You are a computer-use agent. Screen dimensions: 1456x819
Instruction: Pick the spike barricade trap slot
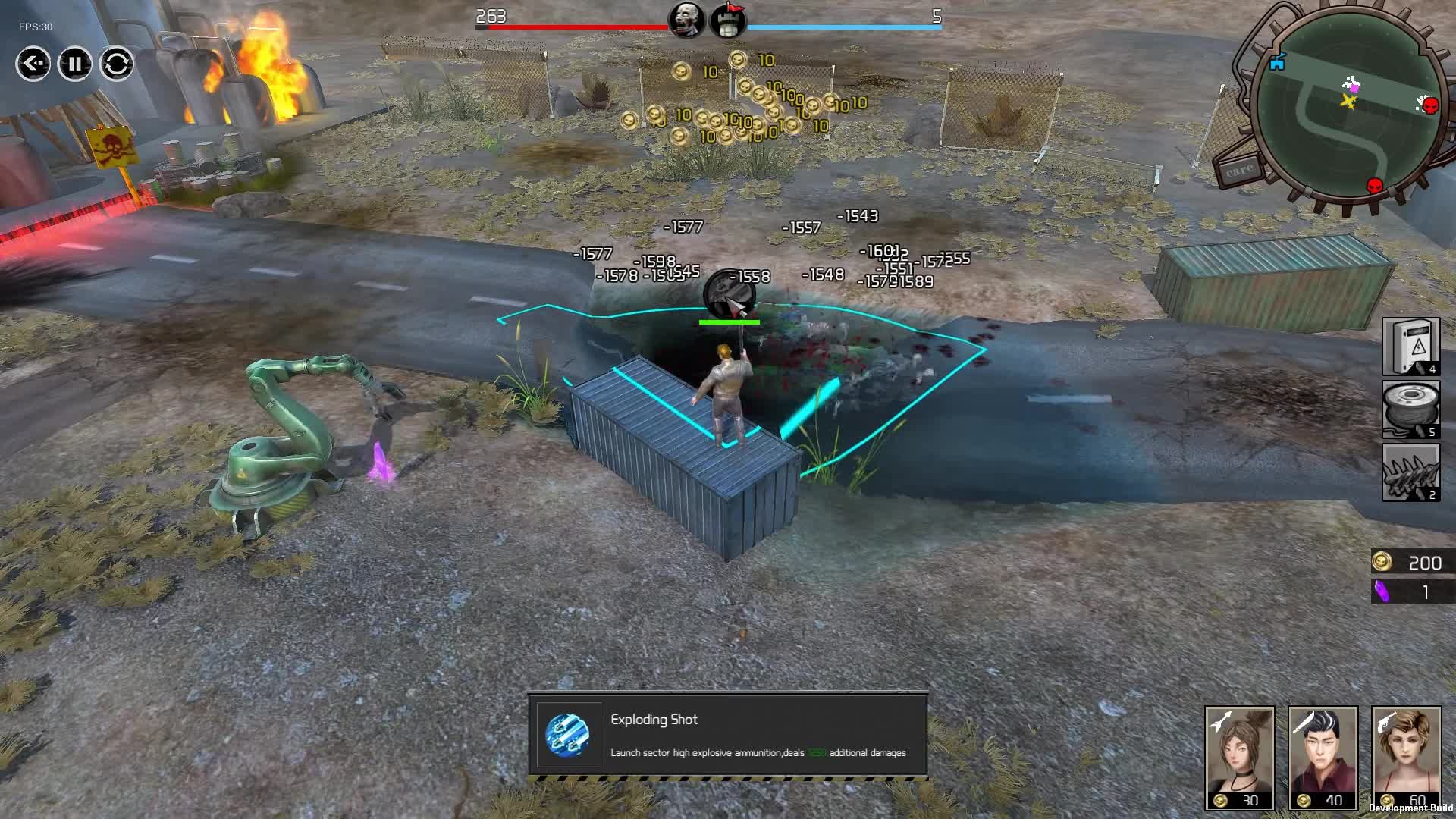(1410, 472)
